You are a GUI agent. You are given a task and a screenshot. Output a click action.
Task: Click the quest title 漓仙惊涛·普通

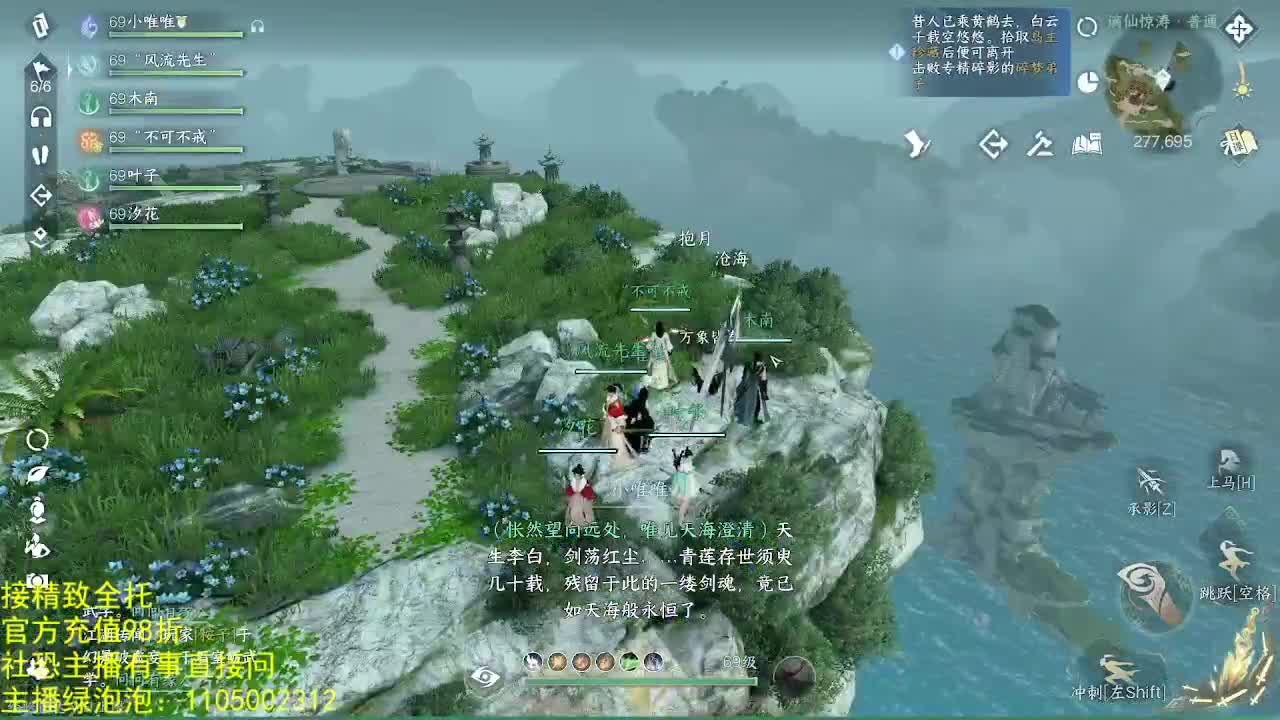coord(1163,23)
